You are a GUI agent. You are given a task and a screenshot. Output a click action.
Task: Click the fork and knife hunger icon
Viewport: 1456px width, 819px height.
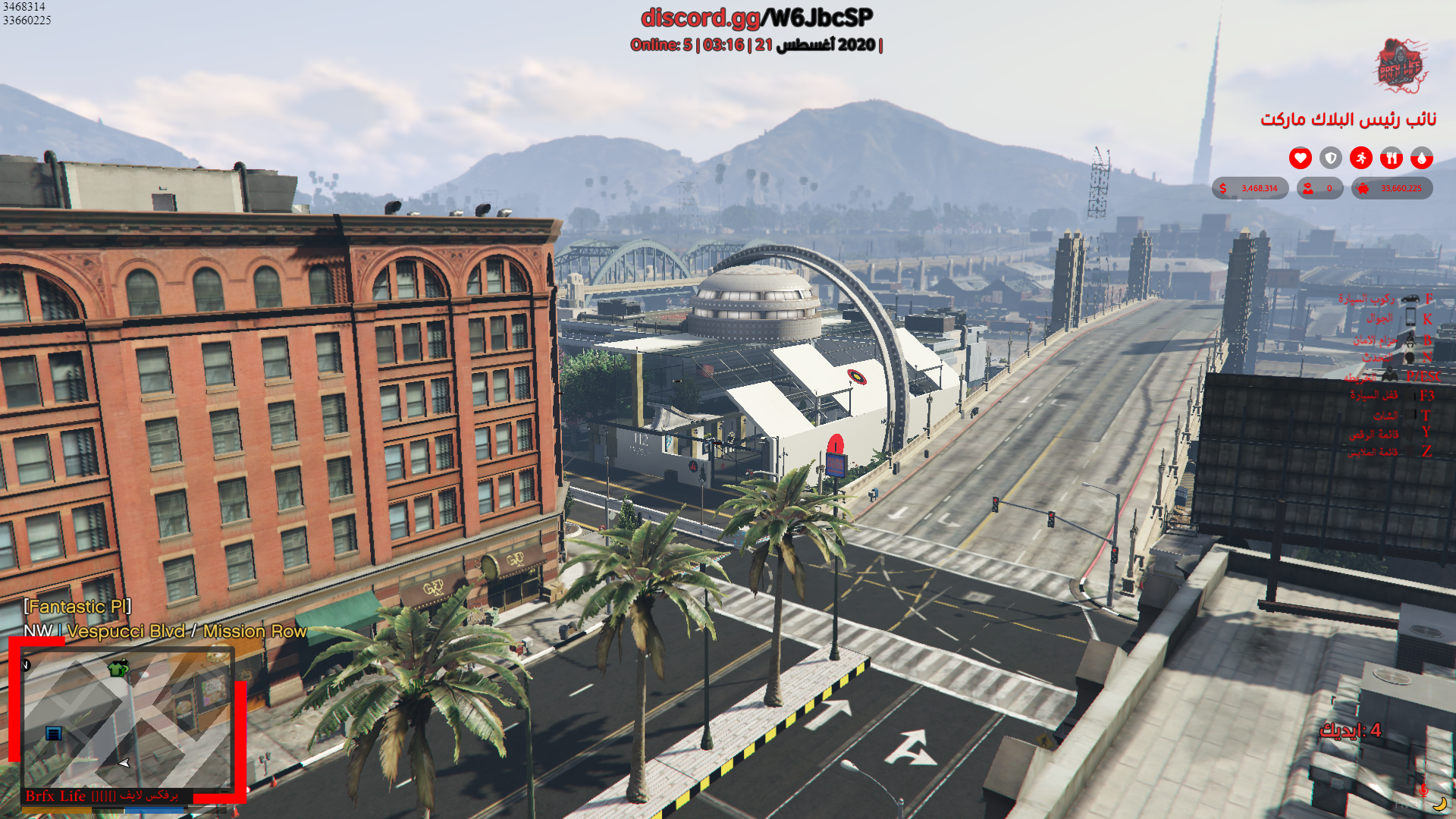pyautogui.click(x=1391, y=158)
